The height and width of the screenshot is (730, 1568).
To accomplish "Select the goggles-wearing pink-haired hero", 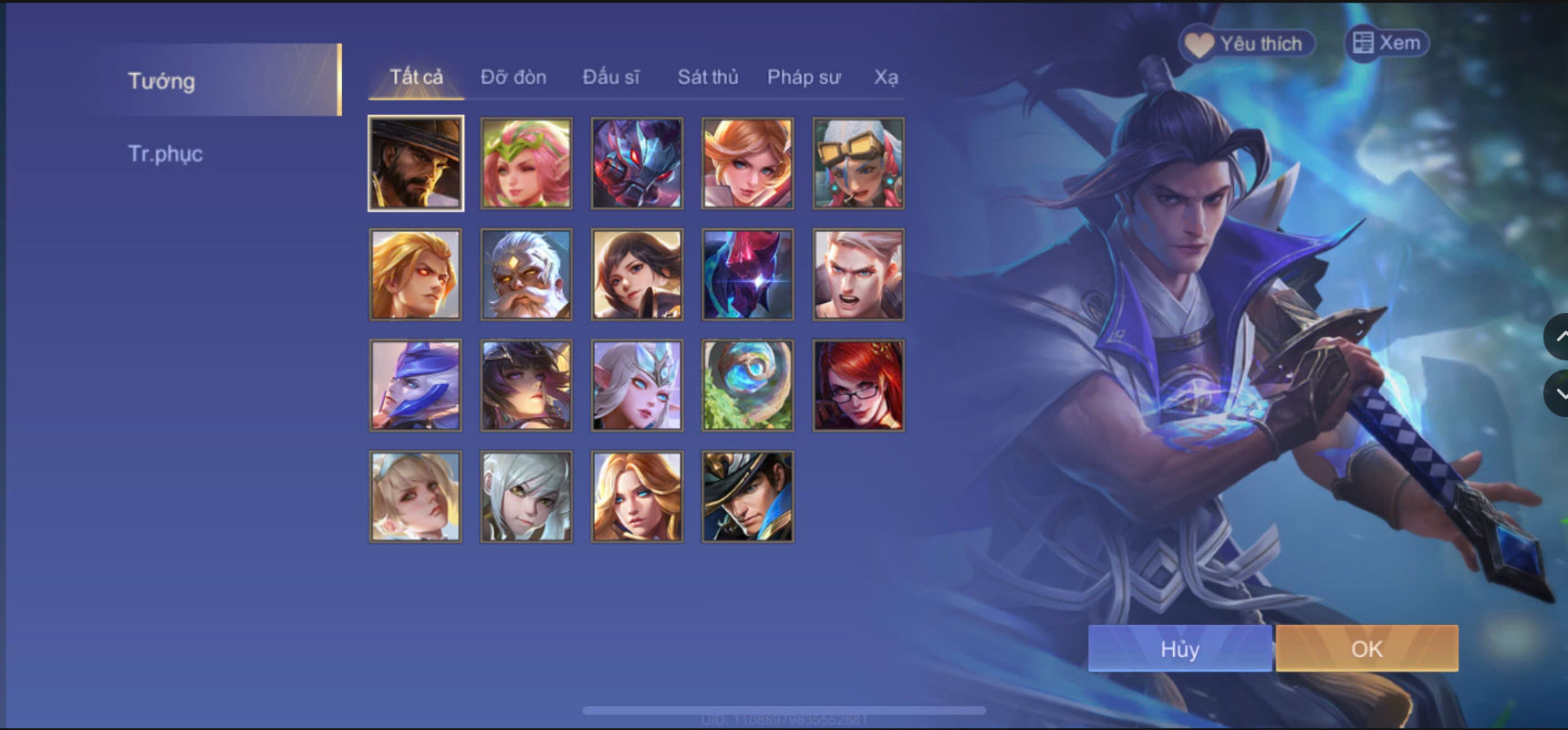I will [x=857, y=162].
